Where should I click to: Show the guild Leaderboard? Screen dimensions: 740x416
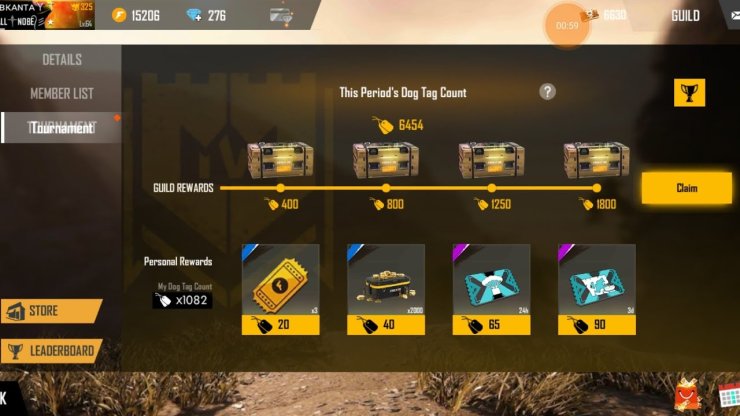(x=52, y=351)
